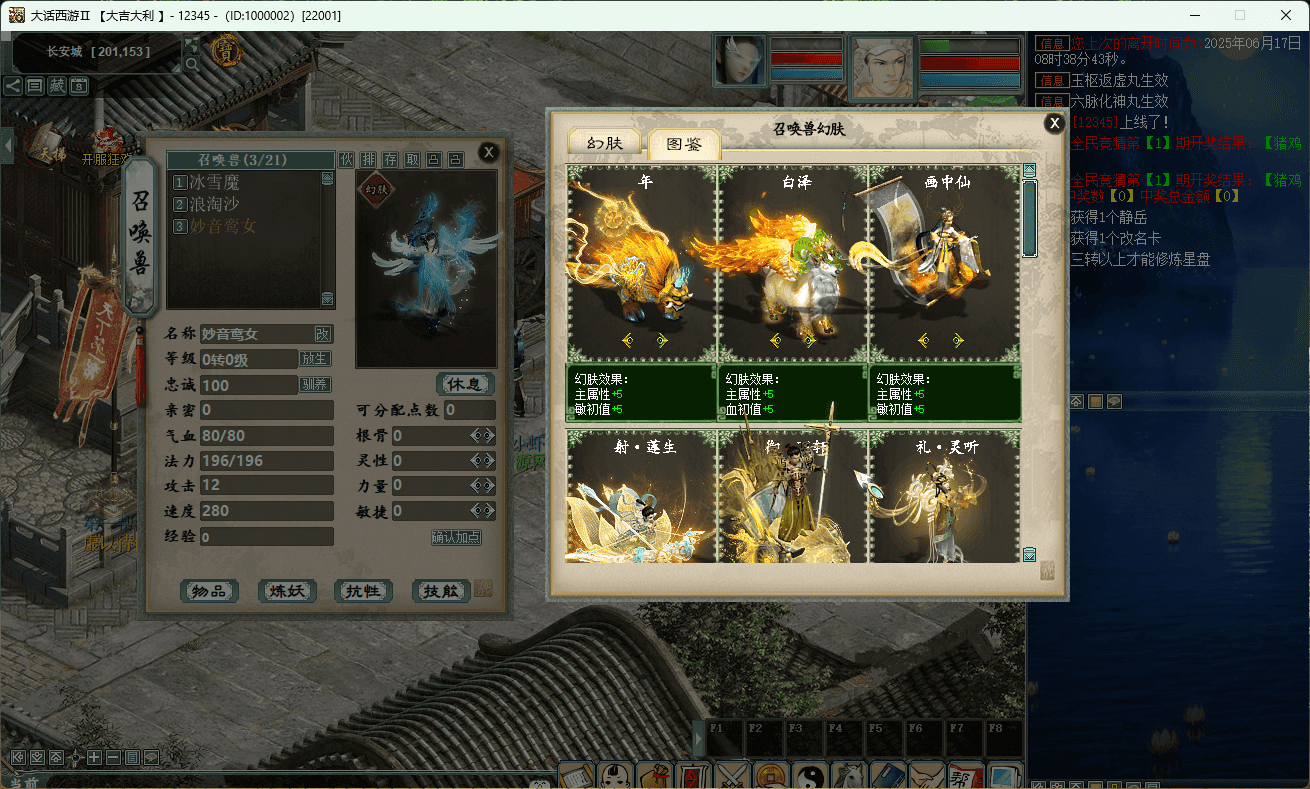Open the 炼妖 refining button
The image size is (1310, 789).
tap(287, 591)
